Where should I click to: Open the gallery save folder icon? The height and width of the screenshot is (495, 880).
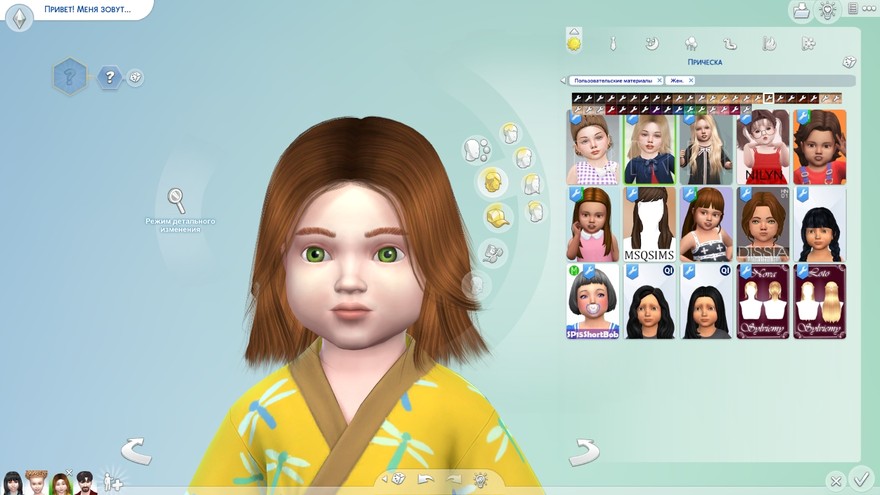click(800, 11)
